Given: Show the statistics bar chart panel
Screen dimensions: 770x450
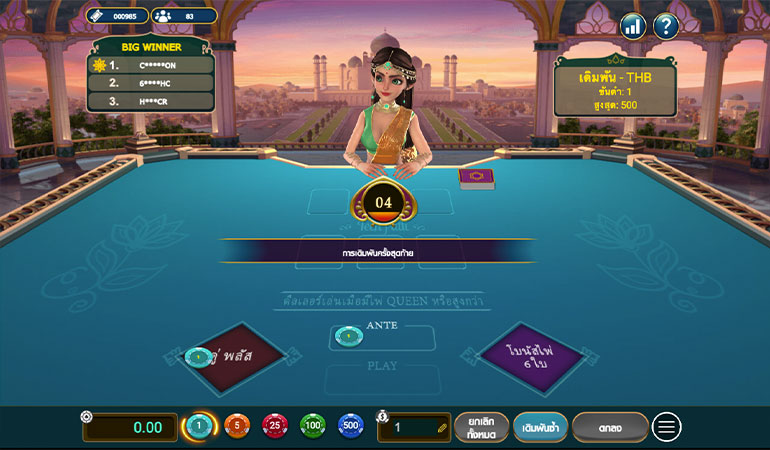Looking at the screenshot, I should (632, 26).
